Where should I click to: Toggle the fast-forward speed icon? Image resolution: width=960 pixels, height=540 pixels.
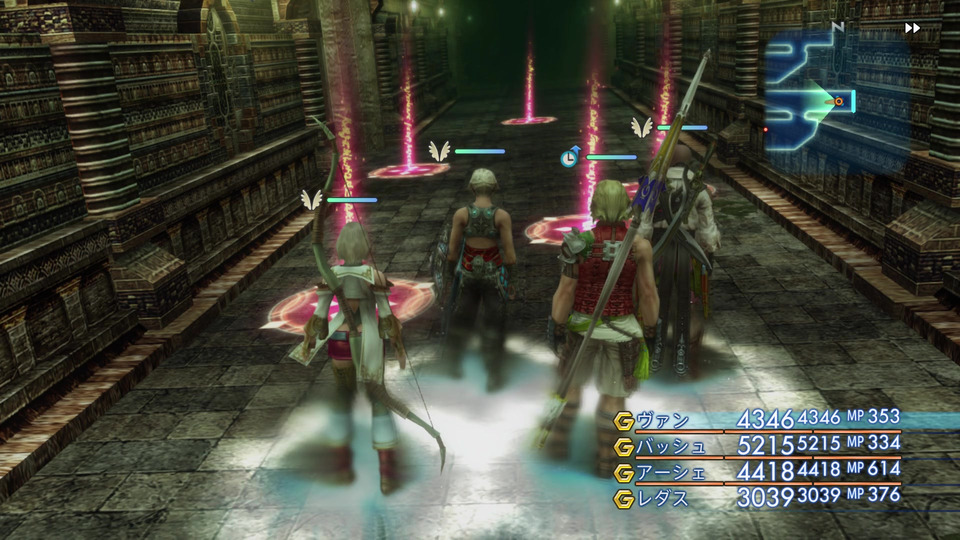(x=912, y=28)
